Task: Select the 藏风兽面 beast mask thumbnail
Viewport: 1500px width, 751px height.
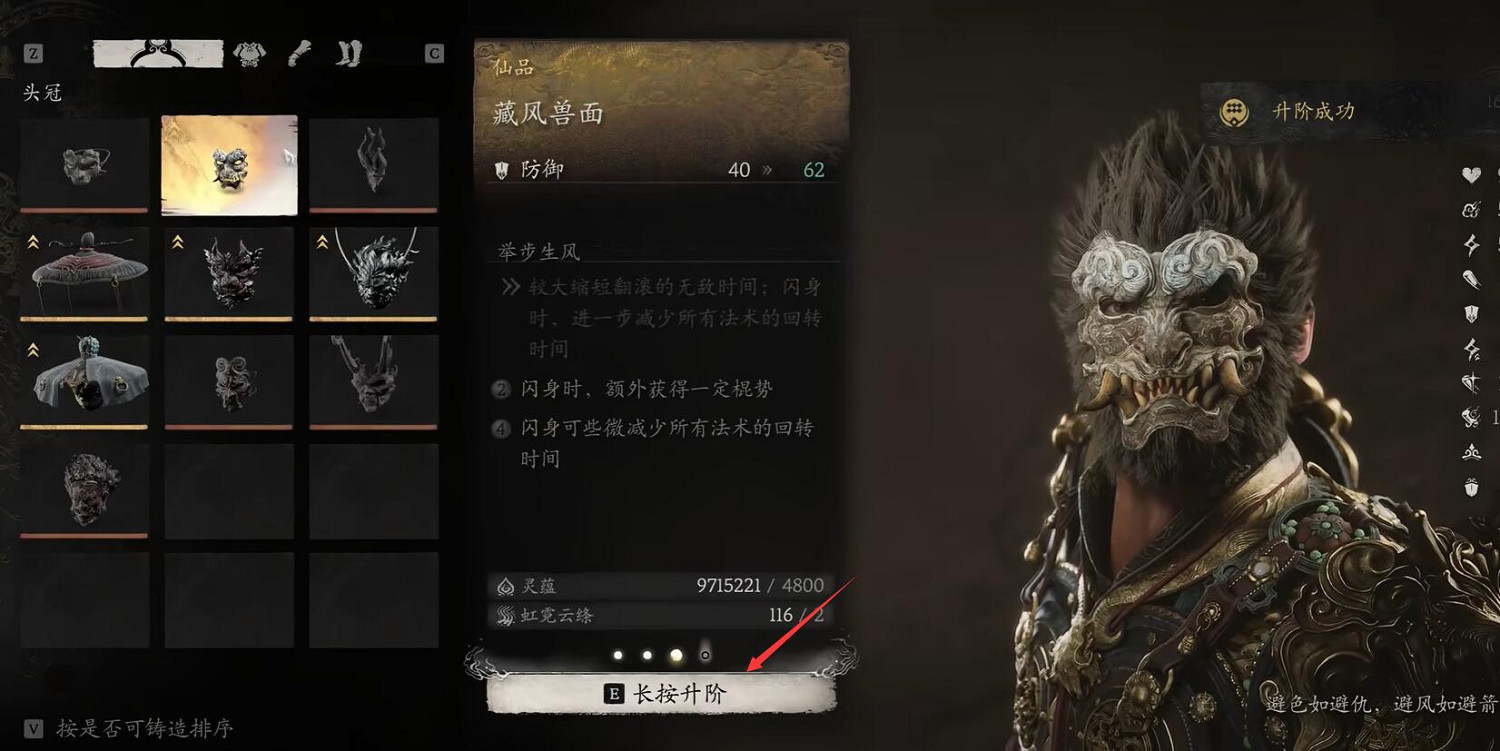Action: point(229,164)
